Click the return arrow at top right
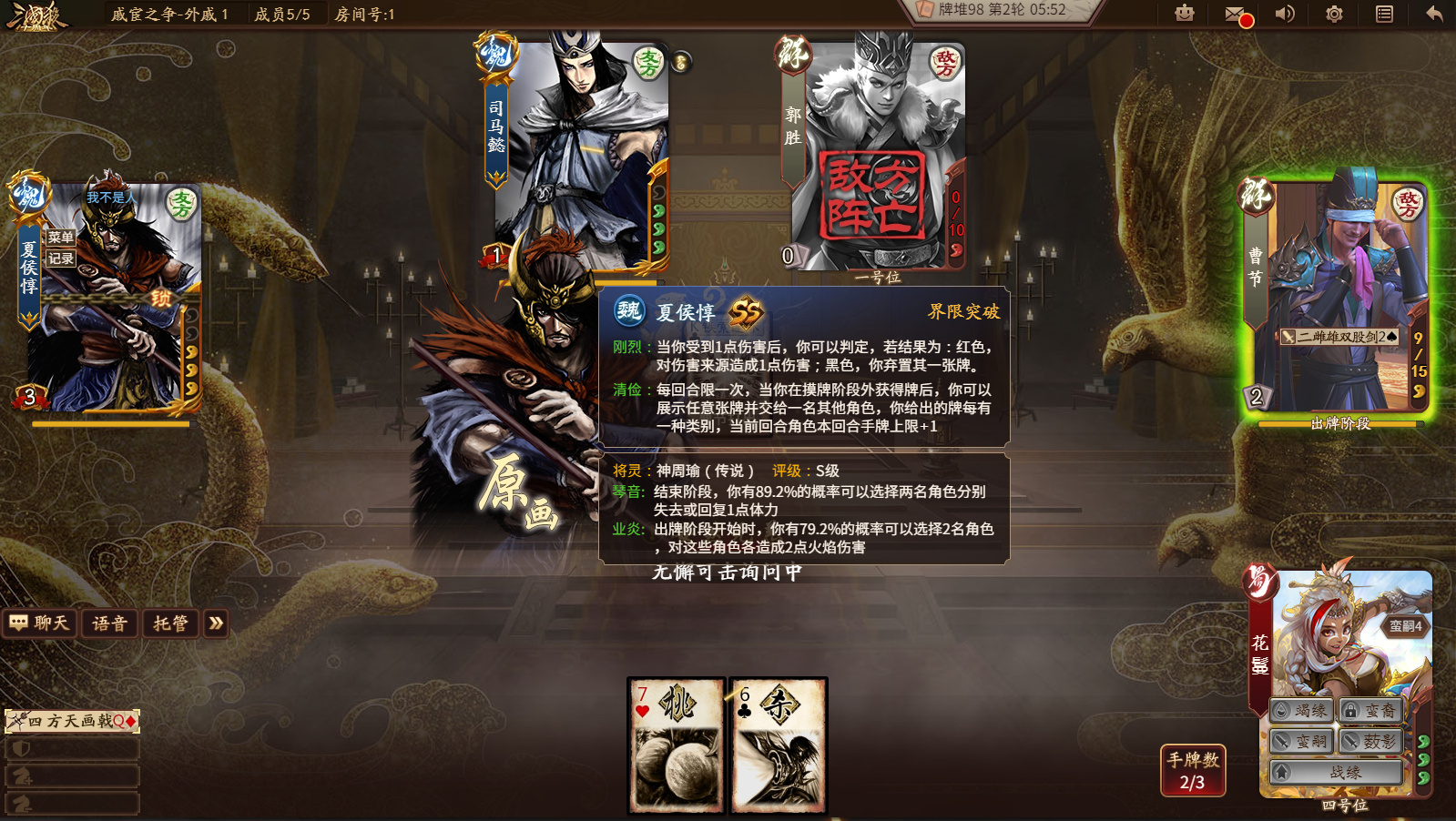 [x=1431, y=15]
